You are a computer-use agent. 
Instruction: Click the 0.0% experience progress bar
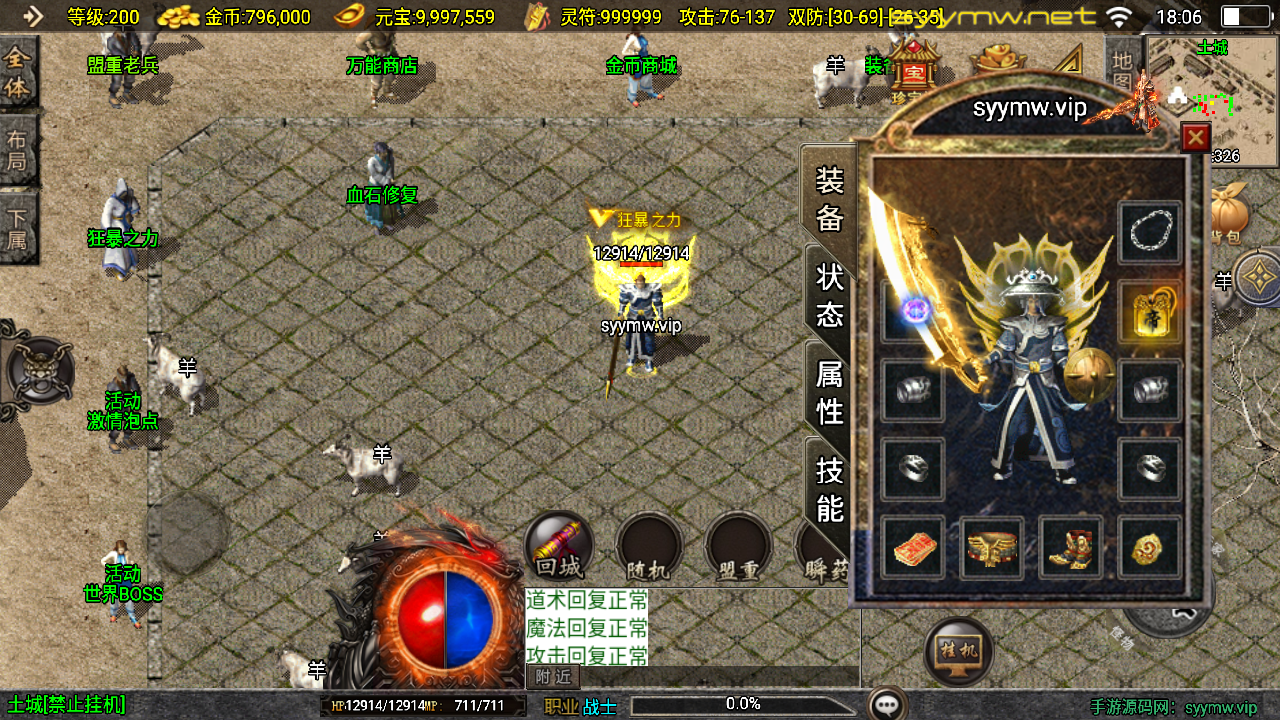click(x=742, y=702)
